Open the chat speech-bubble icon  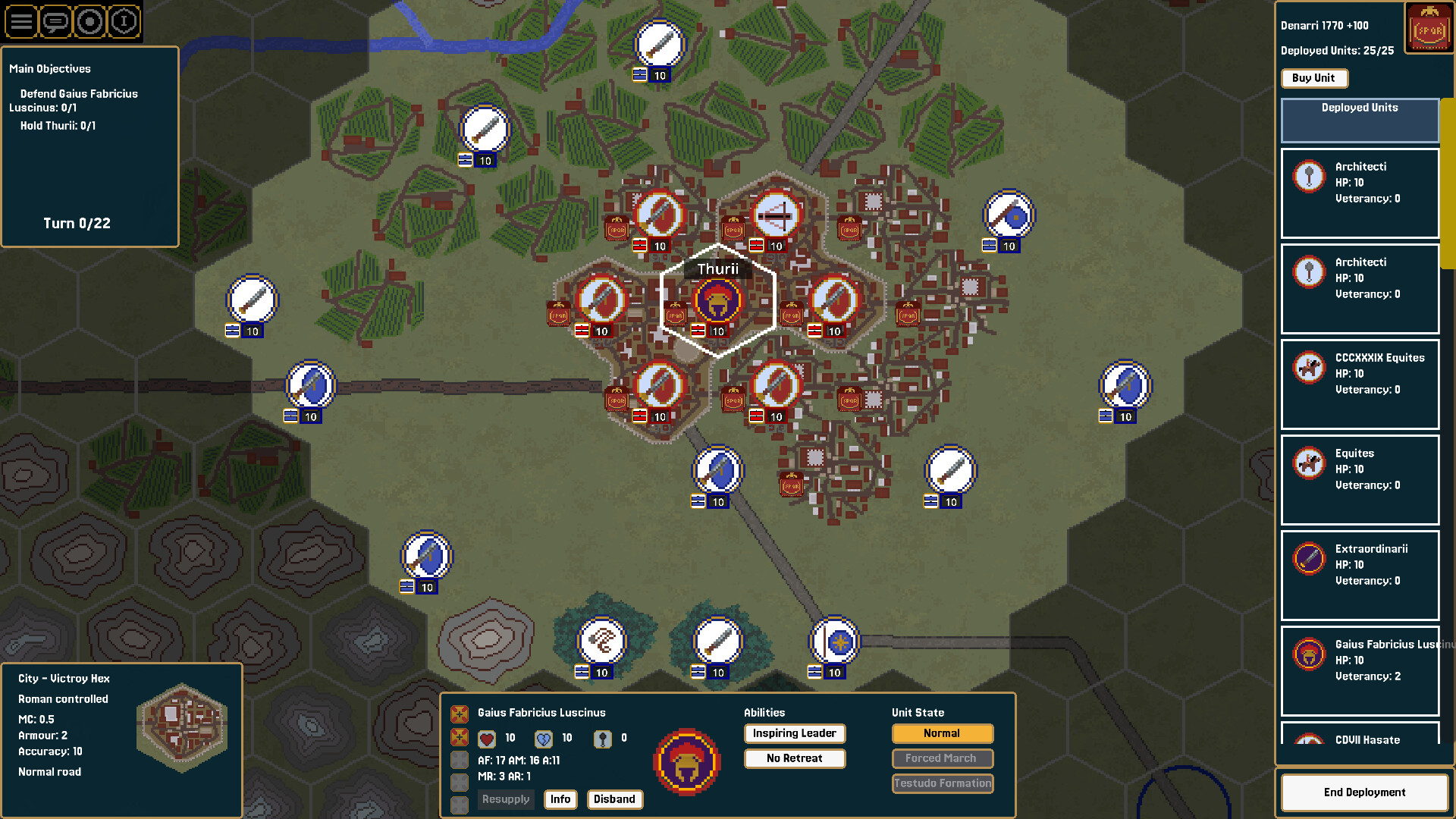[55, 22]
